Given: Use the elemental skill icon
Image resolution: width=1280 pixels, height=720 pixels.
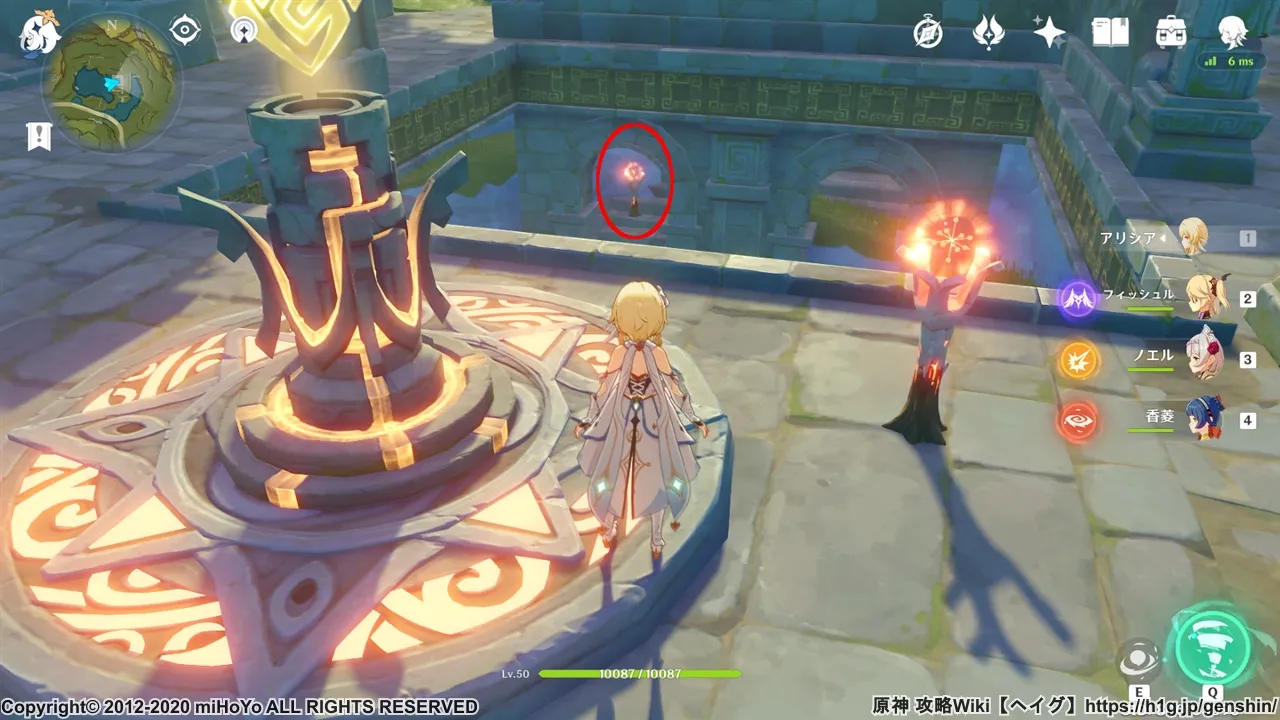Looking at the screenshot, I should (1138, 659).
